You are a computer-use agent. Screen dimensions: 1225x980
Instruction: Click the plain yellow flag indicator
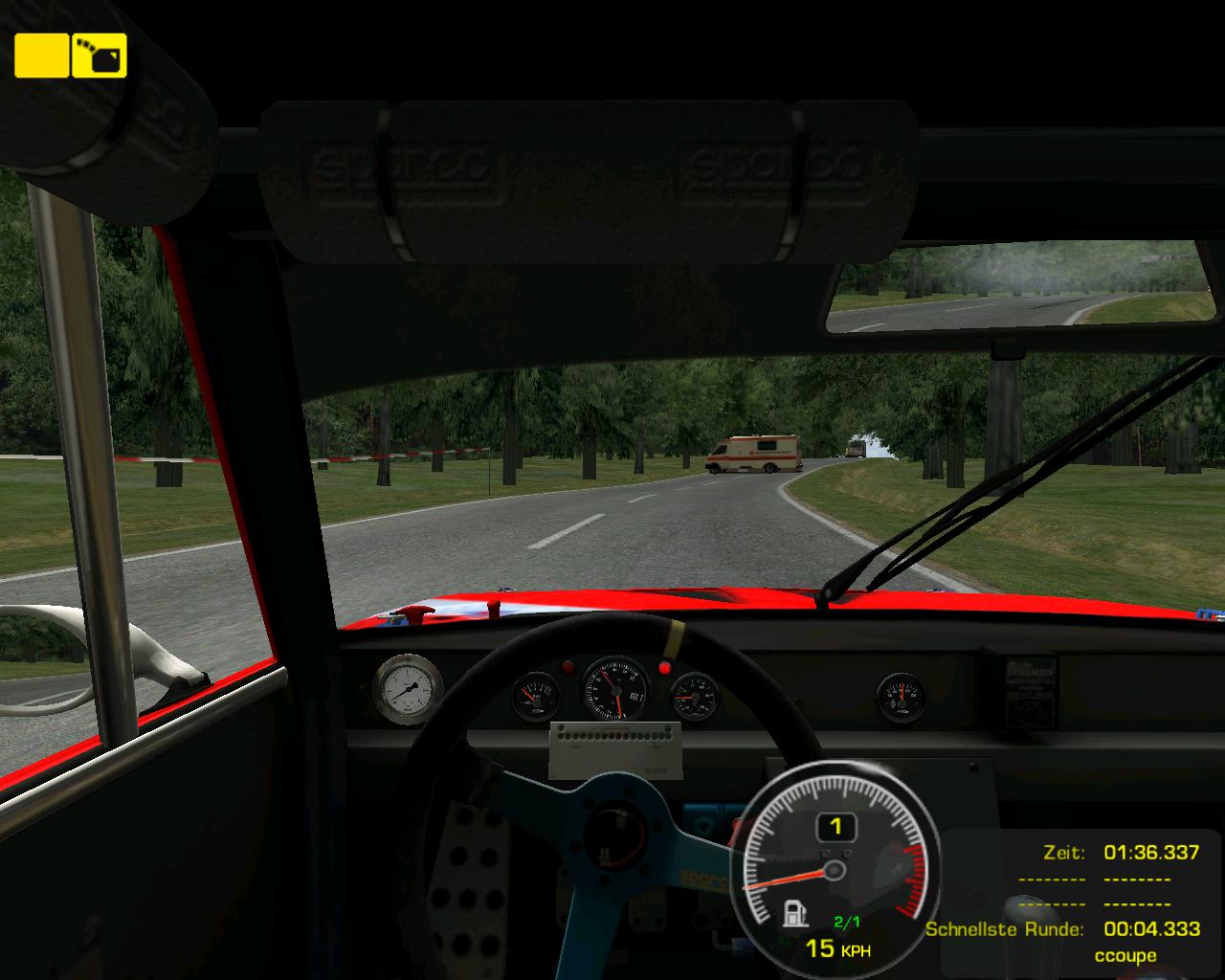point(41,56)
